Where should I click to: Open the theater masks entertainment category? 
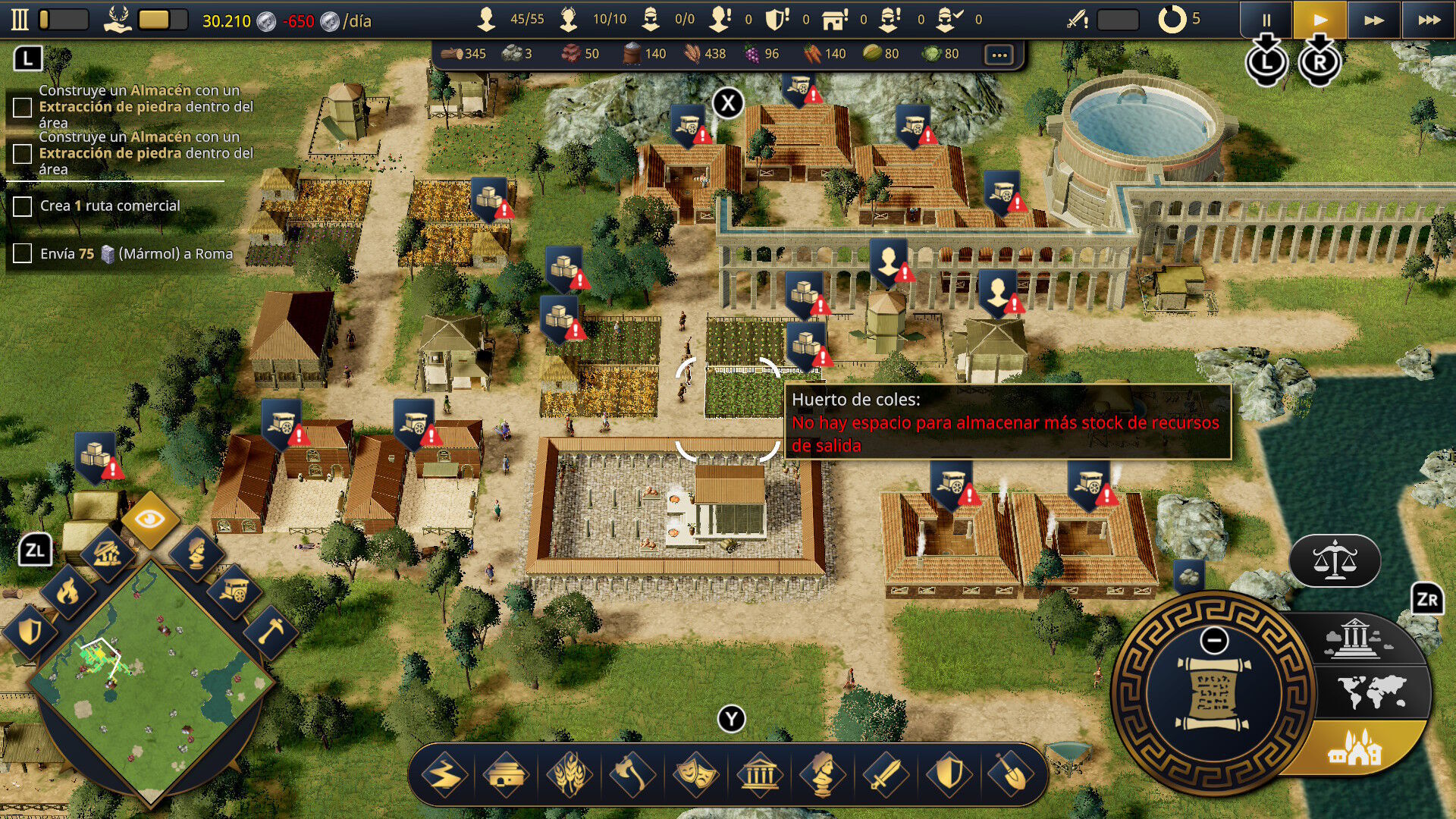[695, 775]
